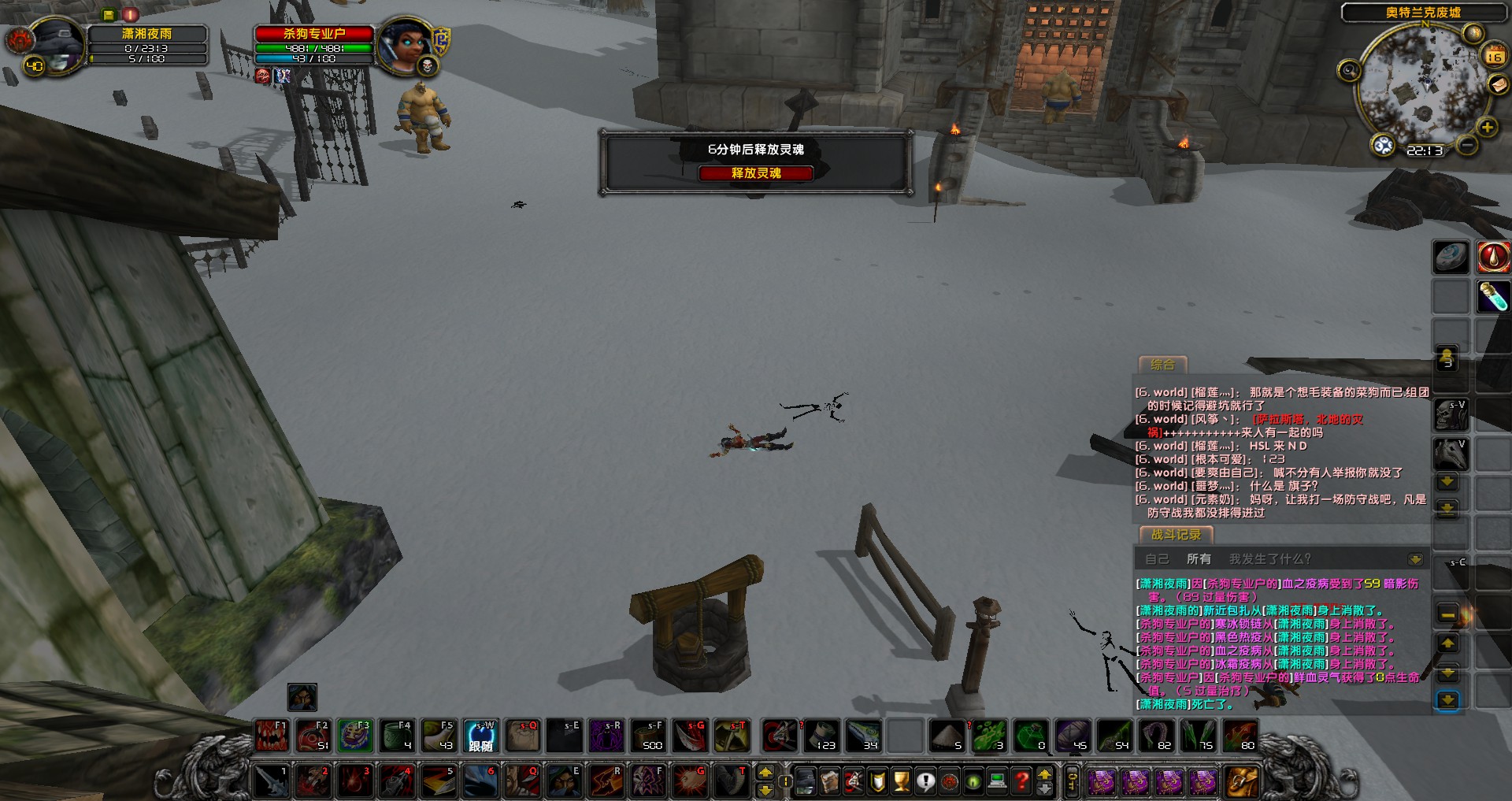Zoom out the minimap with minus button
This screenshot has height=801, width=1512.
(x=1466, y=146)
